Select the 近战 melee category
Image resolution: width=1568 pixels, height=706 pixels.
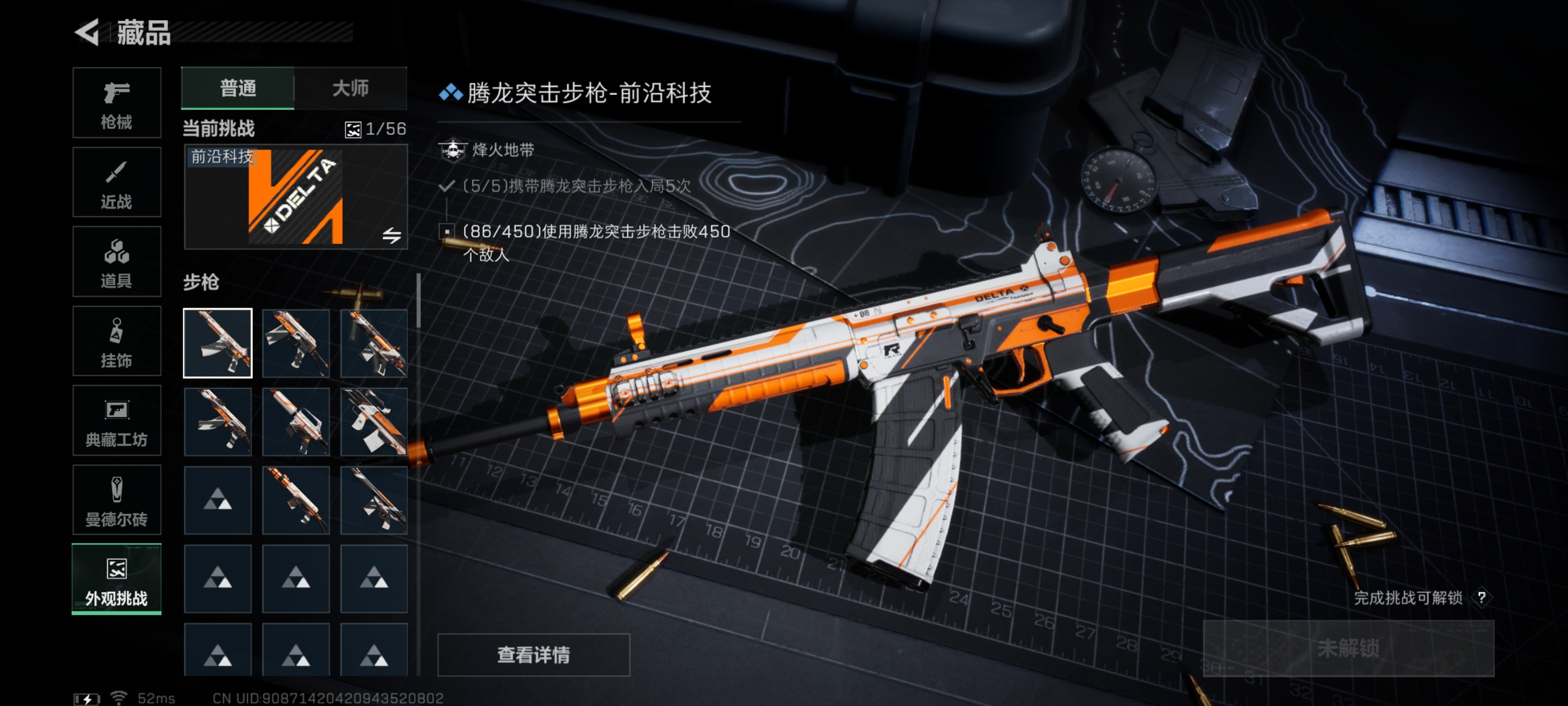(116, 182)
